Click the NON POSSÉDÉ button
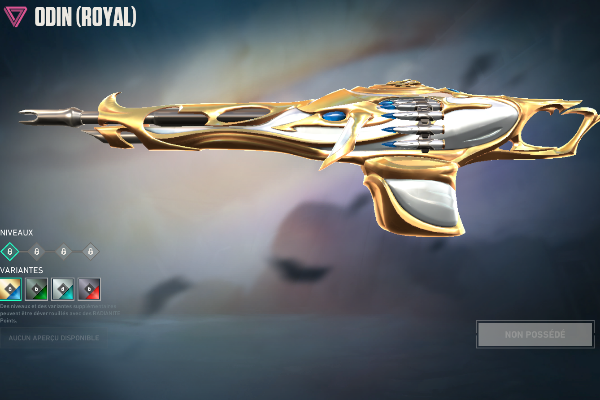 click(x=534, y=334)
